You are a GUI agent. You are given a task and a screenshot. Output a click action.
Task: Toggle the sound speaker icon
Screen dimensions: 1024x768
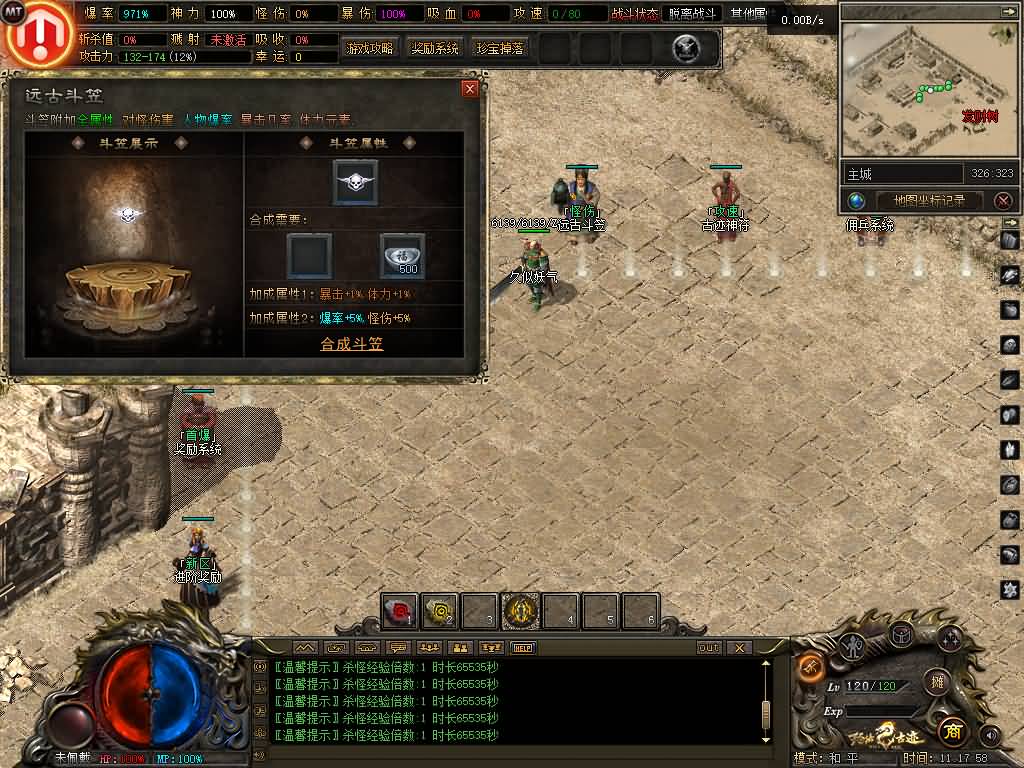(x=989, y=735)
